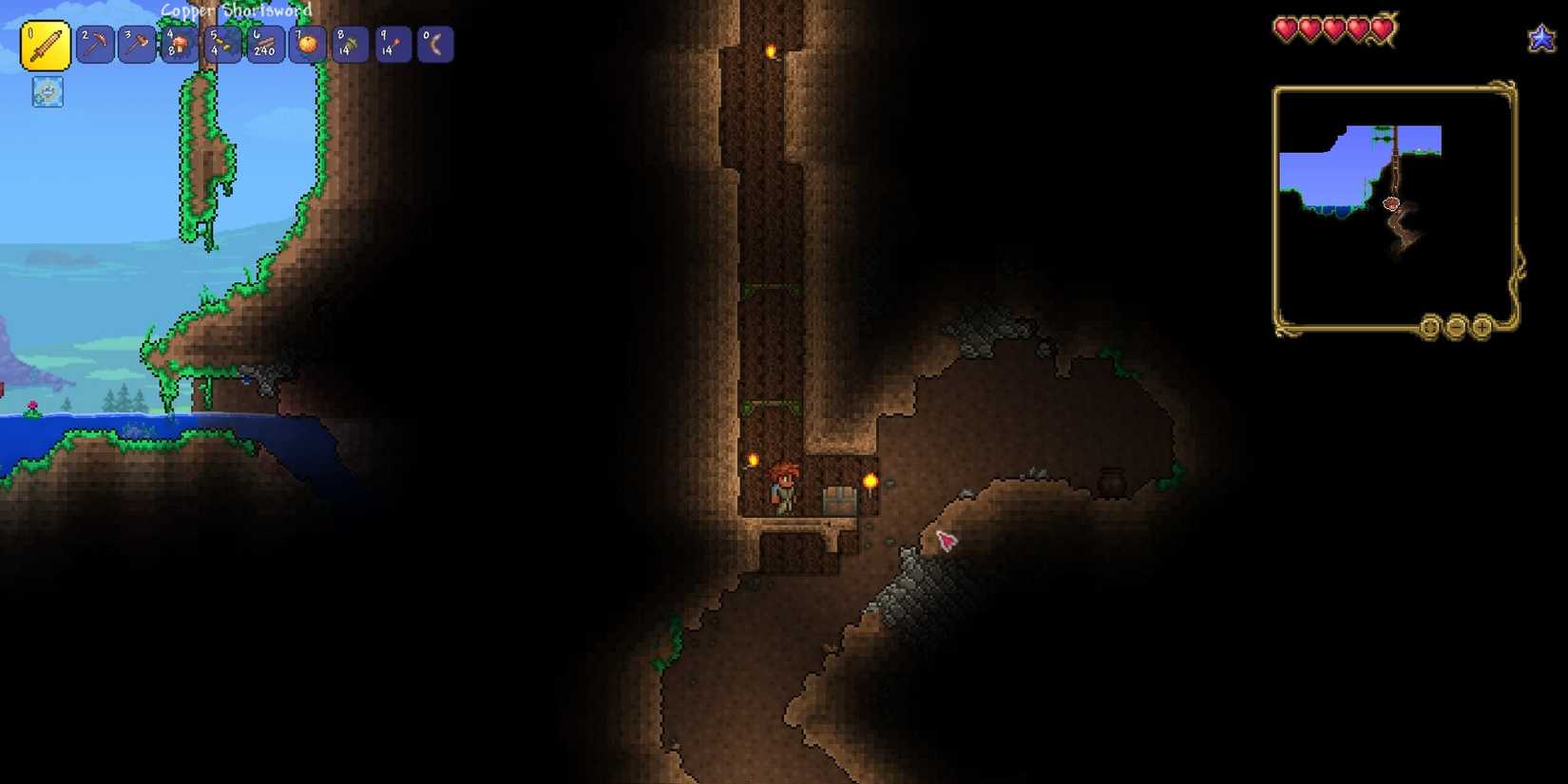This screenshot has width=1568, height=784.
Task: Select the glowsticks in hotbar slot 8
Action: pyautogui.click(x=350, y=44)
